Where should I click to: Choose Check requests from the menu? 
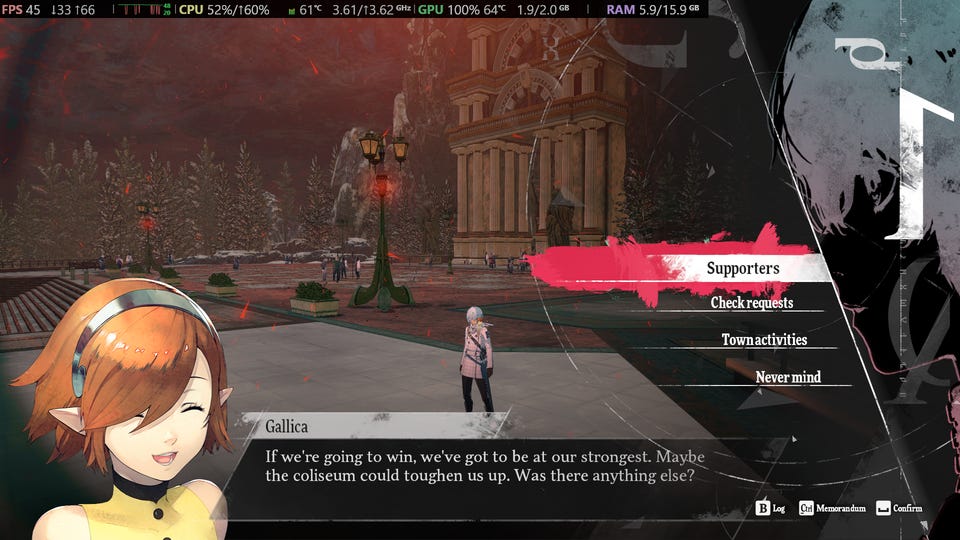coord(752,303)
